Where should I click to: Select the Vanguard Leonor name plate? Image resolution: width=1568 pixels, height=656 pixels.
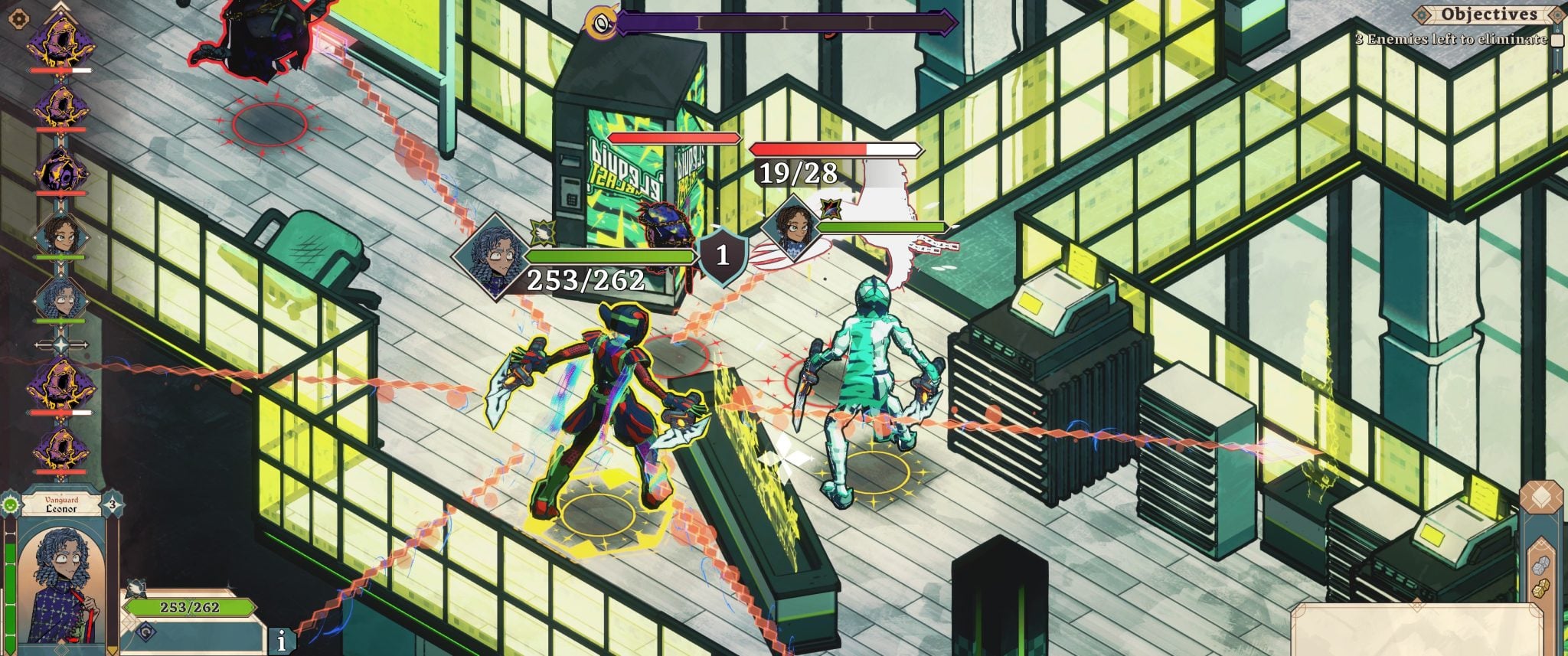60,504
